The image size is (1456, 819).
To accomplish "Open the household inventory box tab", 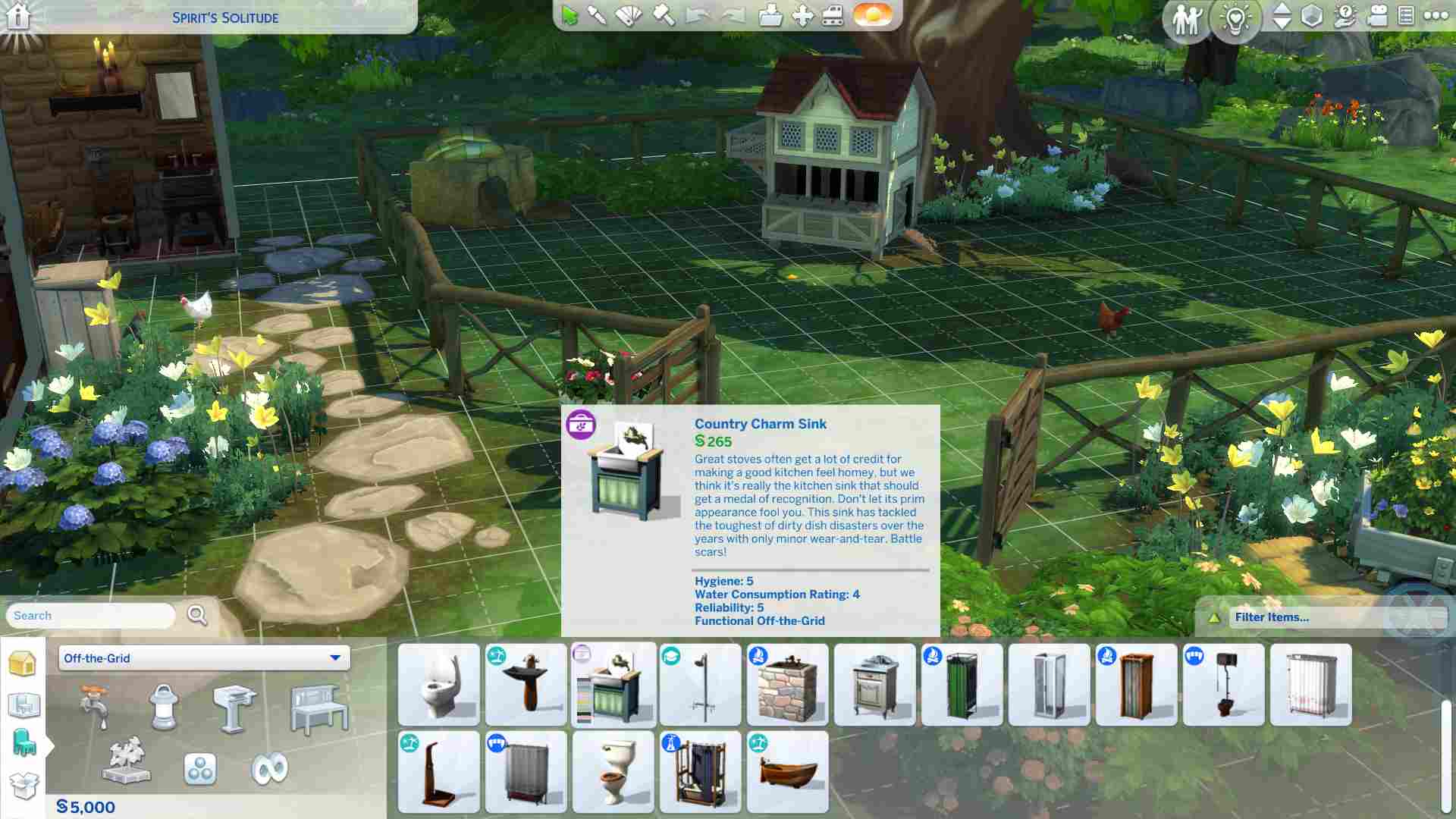I will click(23, 786).
